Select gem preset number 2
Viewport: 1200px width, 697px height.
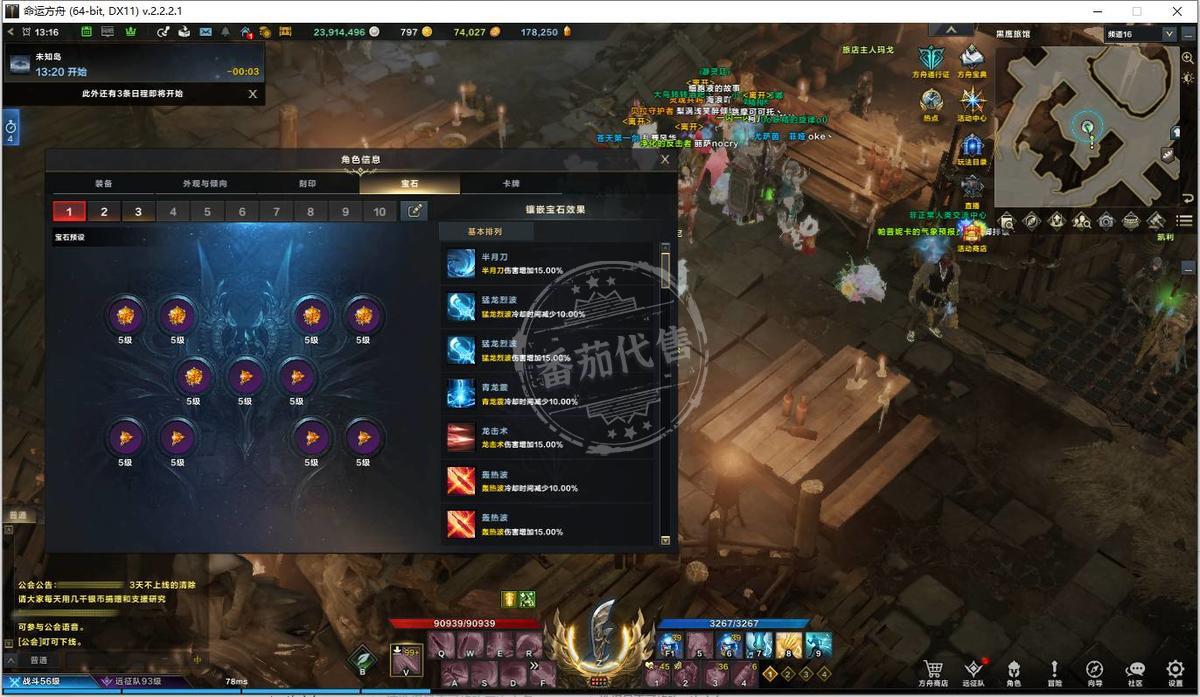point(104,212)
